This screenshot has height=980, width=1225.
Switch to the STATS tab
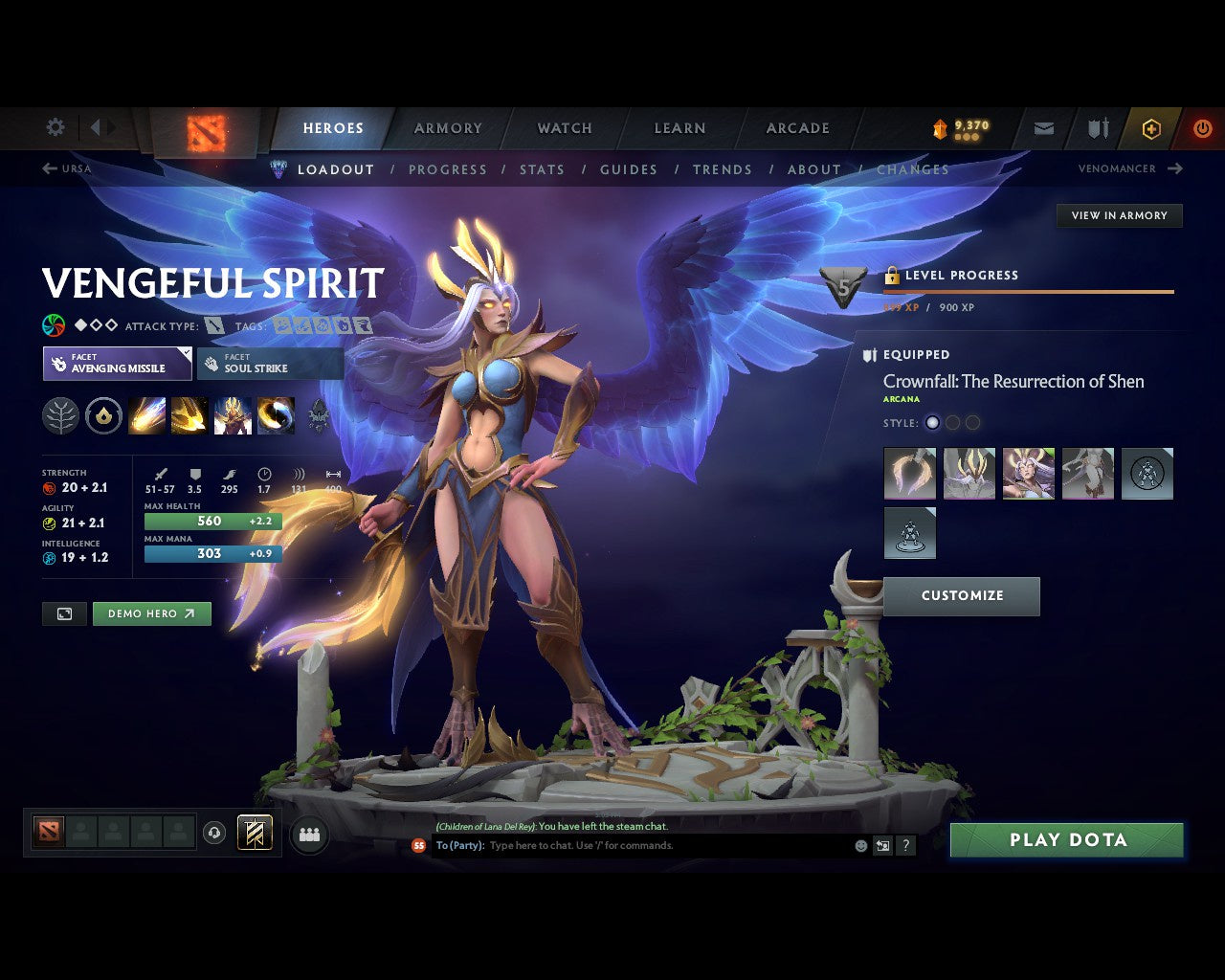click(x=542, y=169)
